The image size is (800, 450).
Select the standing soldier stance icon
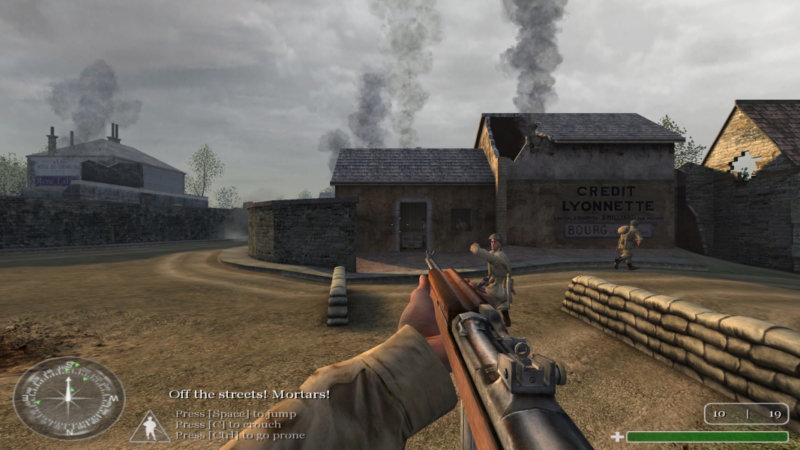coord(150,428)
